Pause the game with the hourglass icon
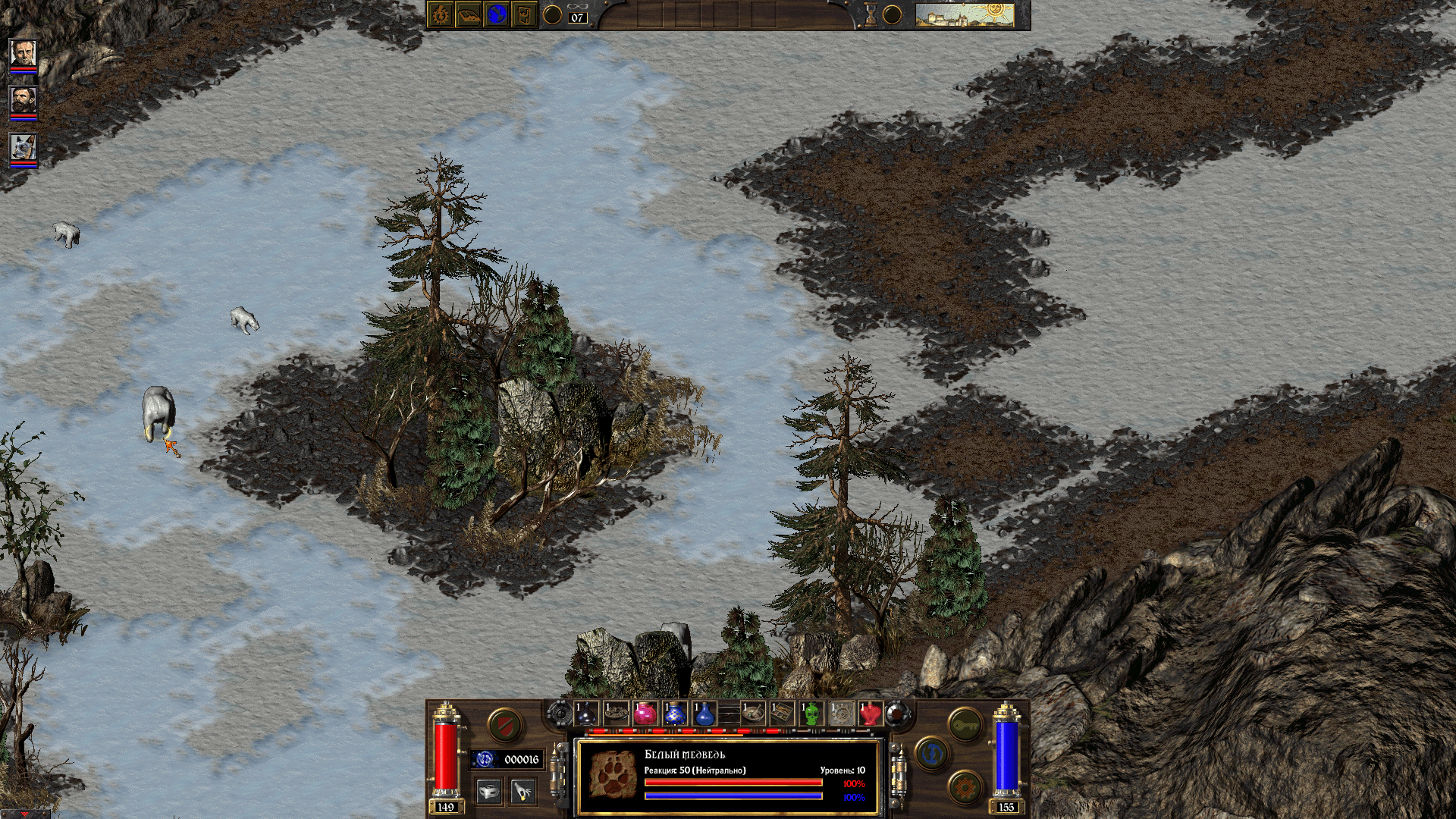 [x=871, y=13]
